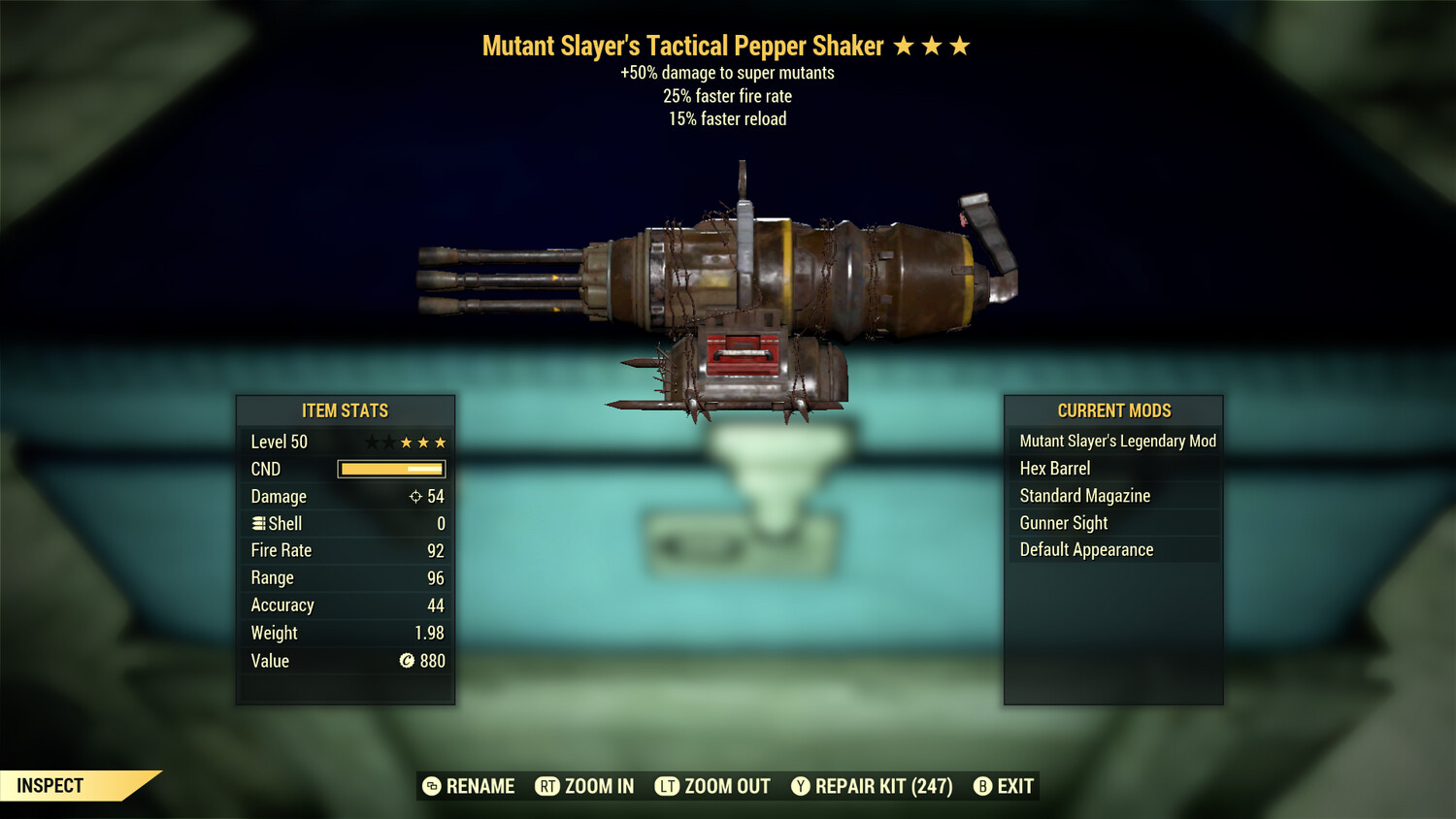Click the B Exit button icon

[983, 786]
